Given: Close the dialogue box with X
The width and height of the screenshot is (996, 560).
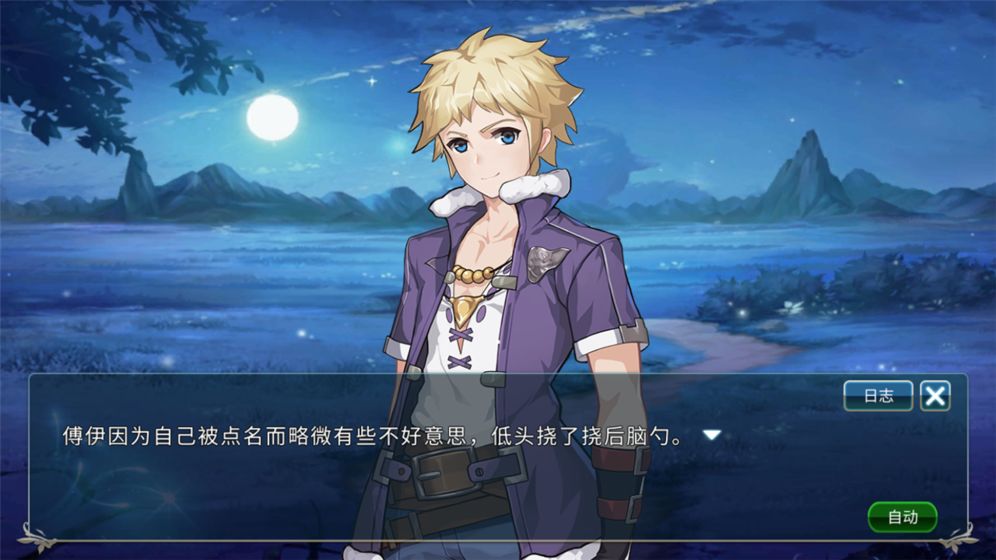Looking at the screenshot, I should pos(935,396).
